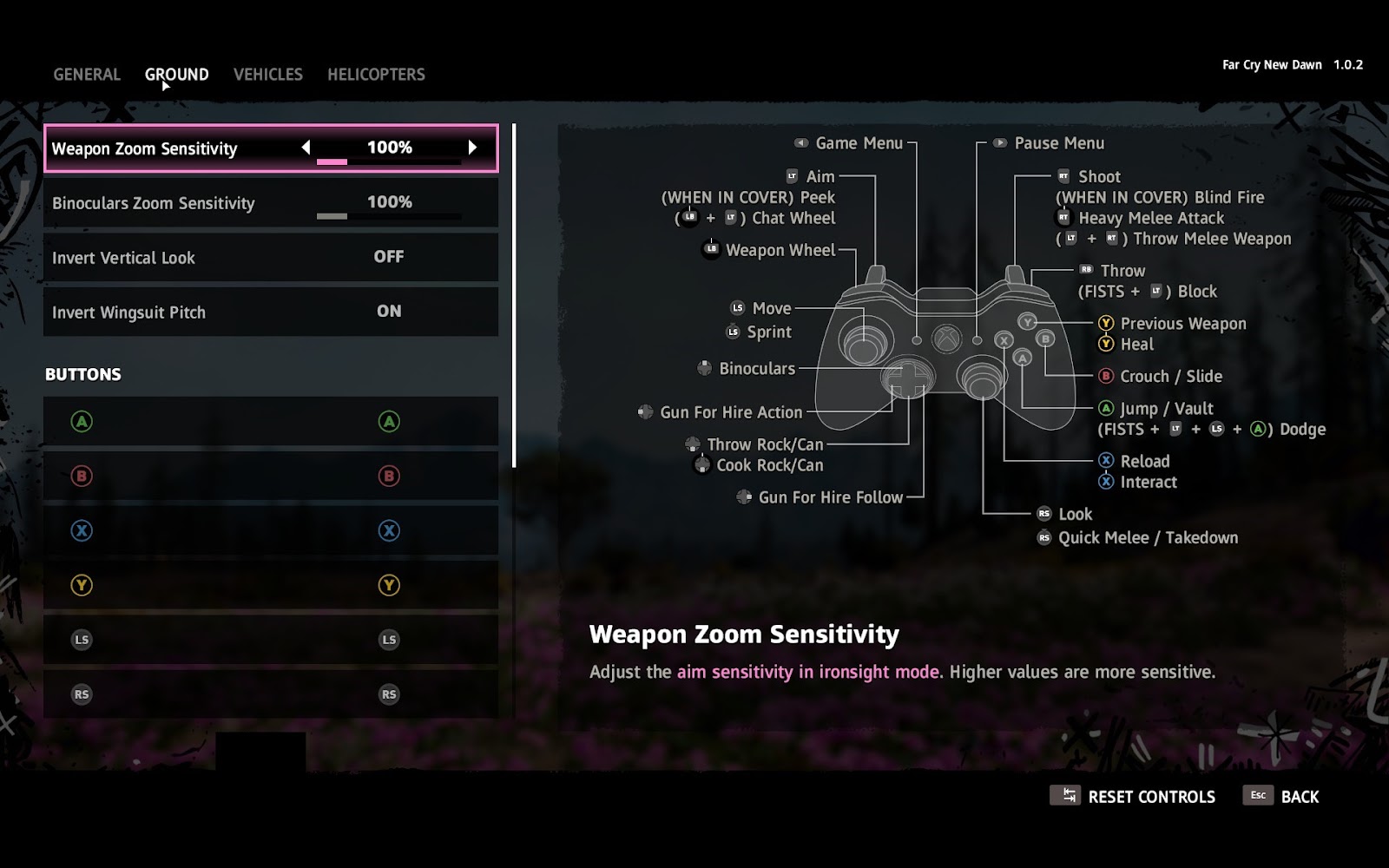
Task: Select the X button mapping row
Action: pos(271,530)
